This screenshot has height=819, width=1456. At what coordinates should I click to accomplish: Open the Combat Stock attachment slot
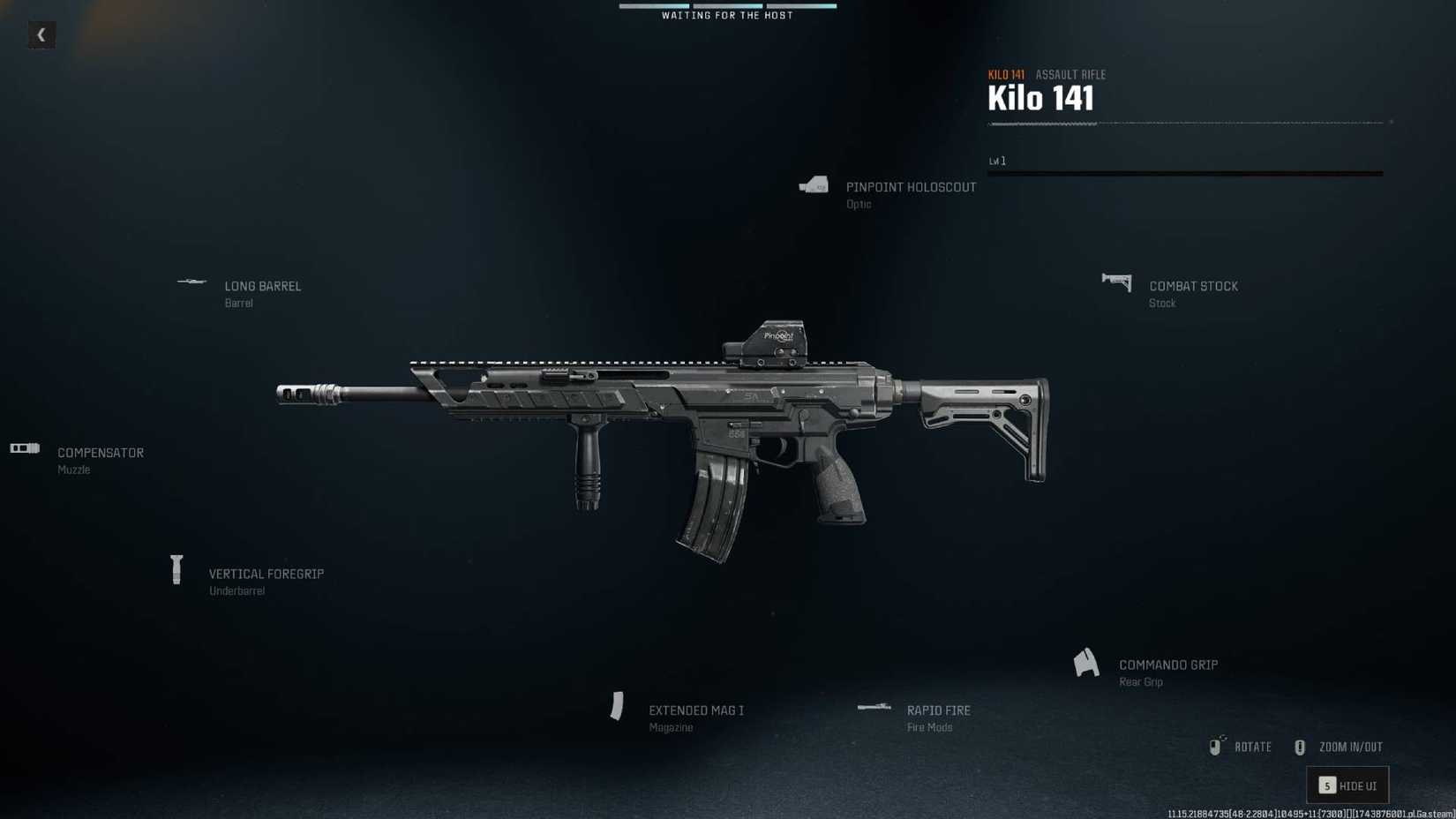coord(1192,287)
